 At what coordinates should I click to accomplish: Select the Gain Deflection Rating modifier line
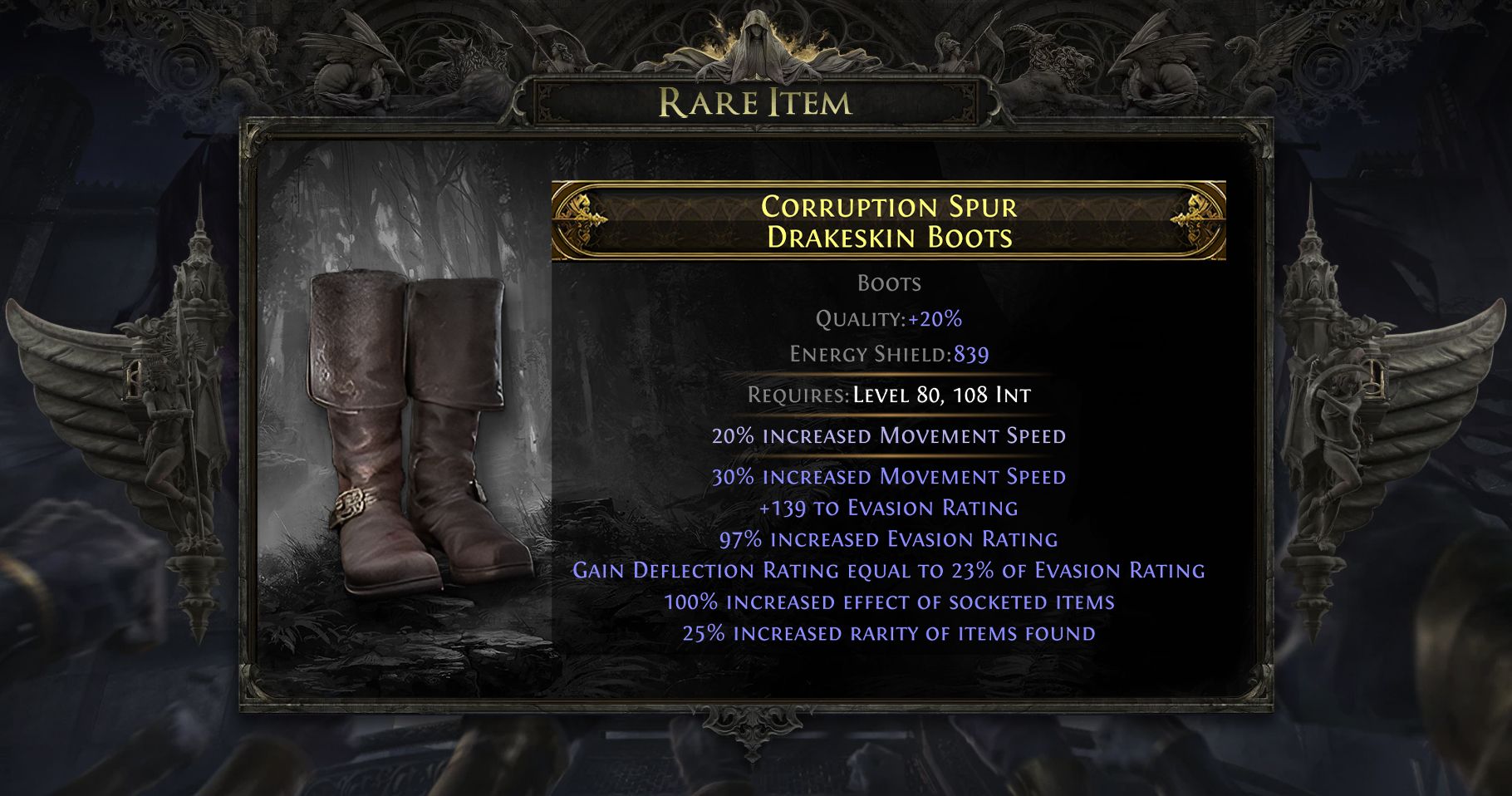pyautogui.click(x=889, y=570)
